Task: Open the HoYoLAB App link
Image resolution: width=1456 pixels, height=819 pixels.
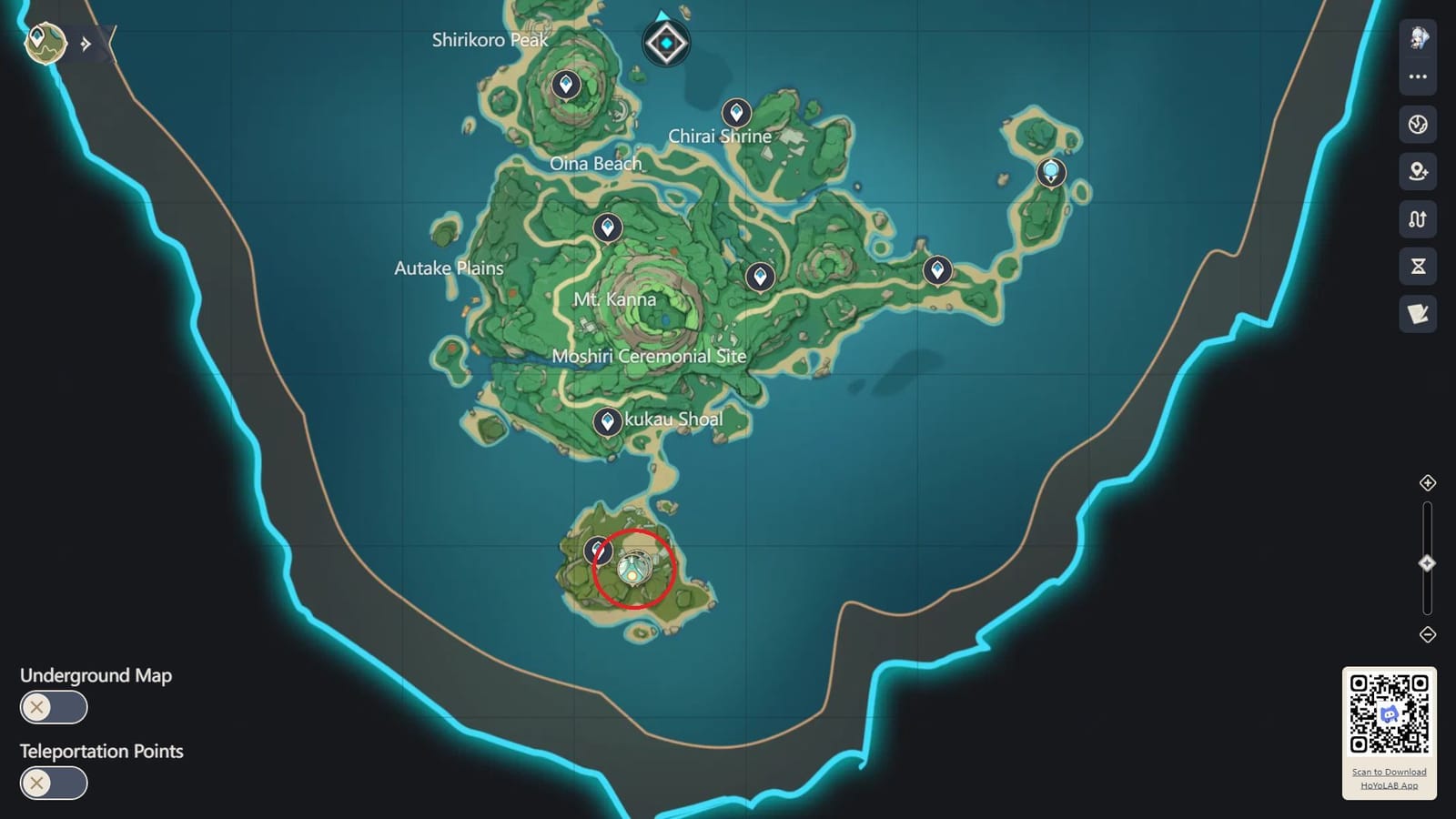Action: 1390,784
